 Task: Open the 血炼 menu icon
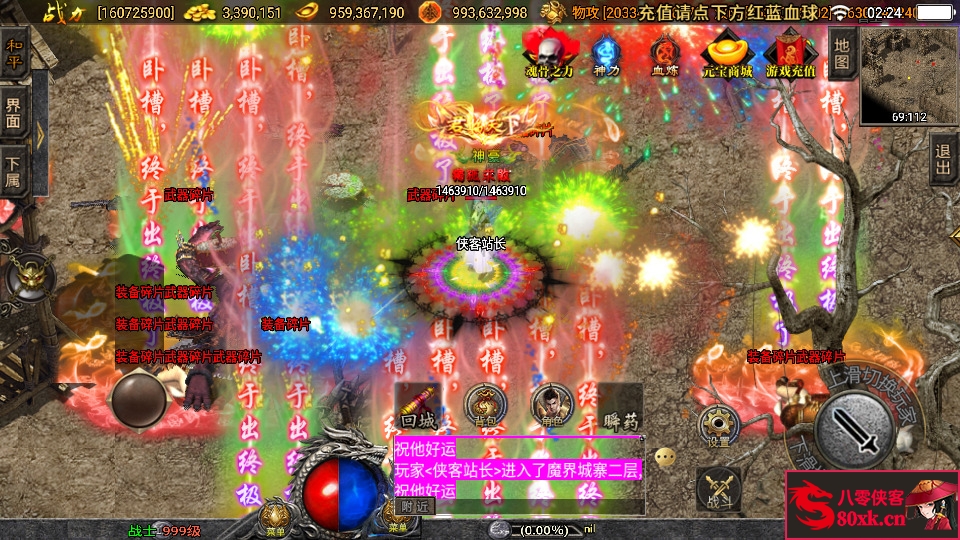point(665,52)
